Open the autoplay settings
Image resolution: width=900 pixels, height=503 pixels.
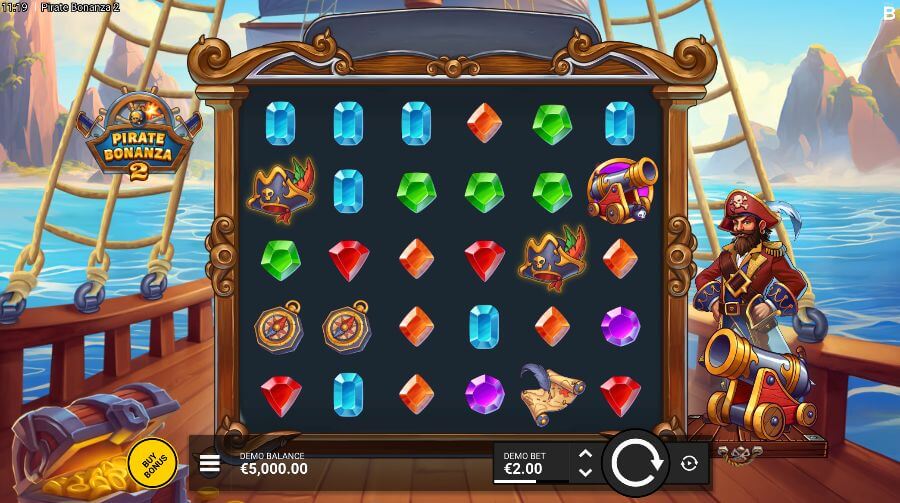click(689, 463)
